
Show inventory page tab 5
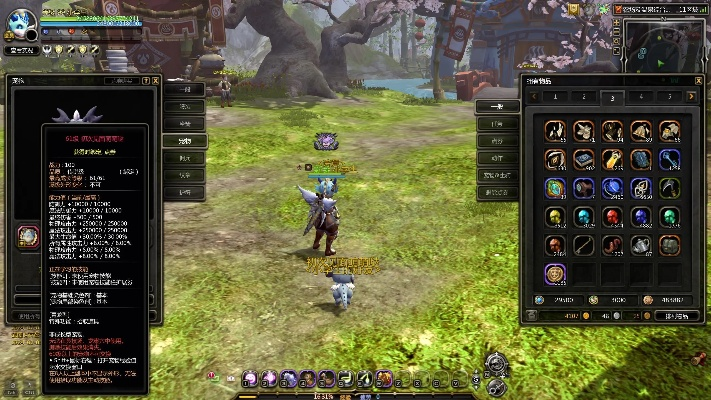coord(669,97)
